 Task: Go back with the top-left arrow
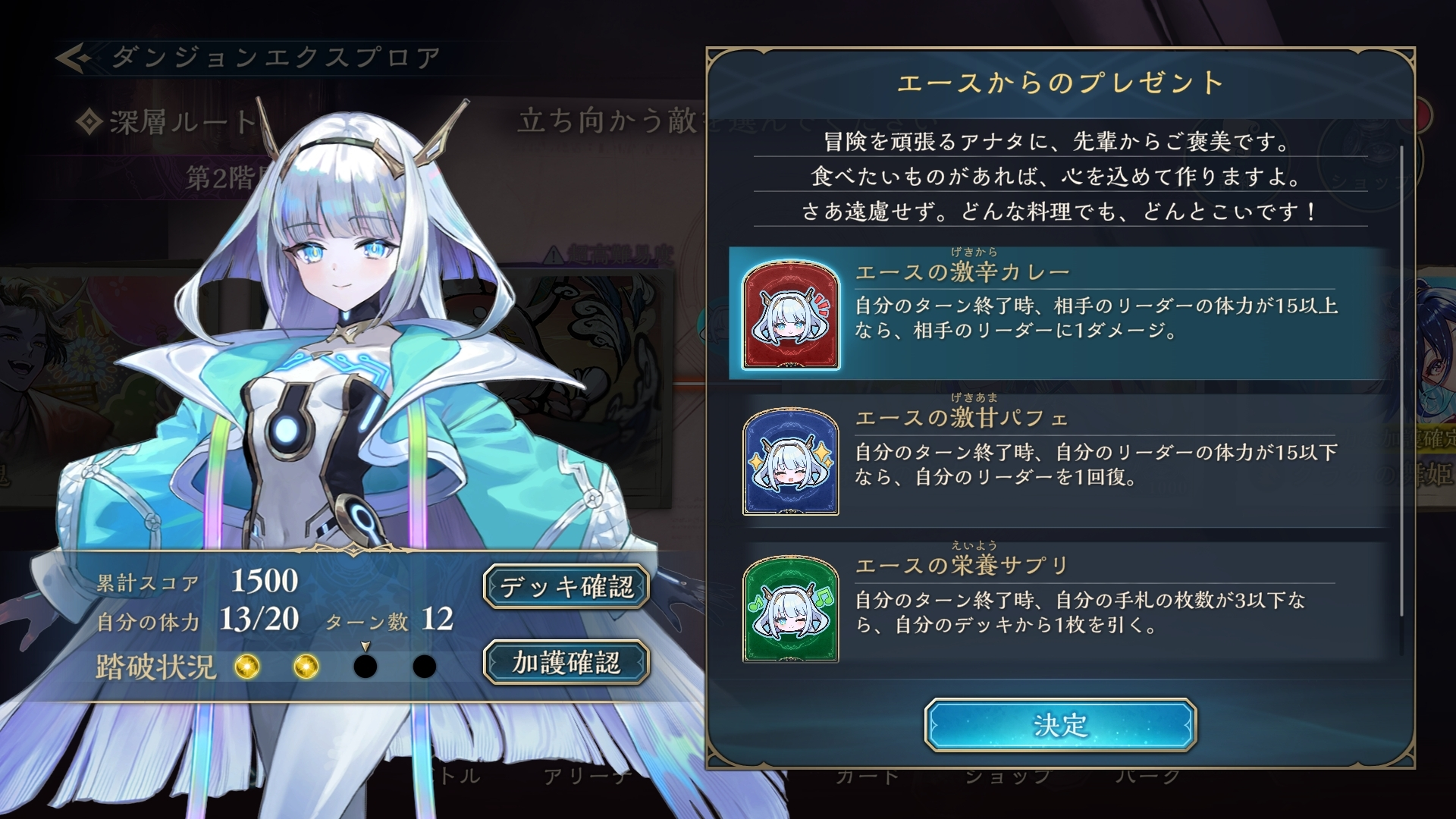(x=74, y=58)
